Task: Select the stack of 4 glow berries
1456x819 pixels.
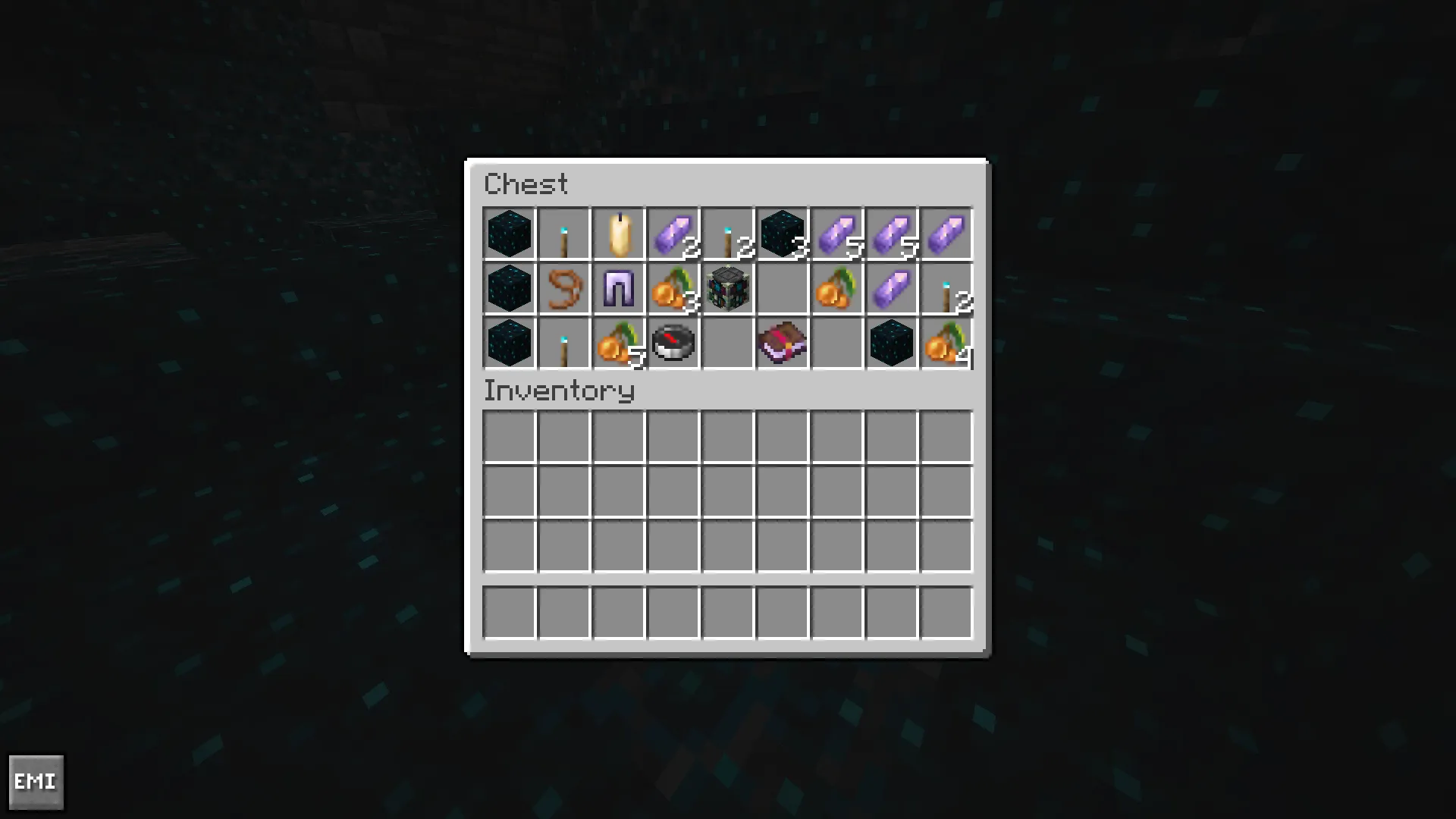Action: 946,344
